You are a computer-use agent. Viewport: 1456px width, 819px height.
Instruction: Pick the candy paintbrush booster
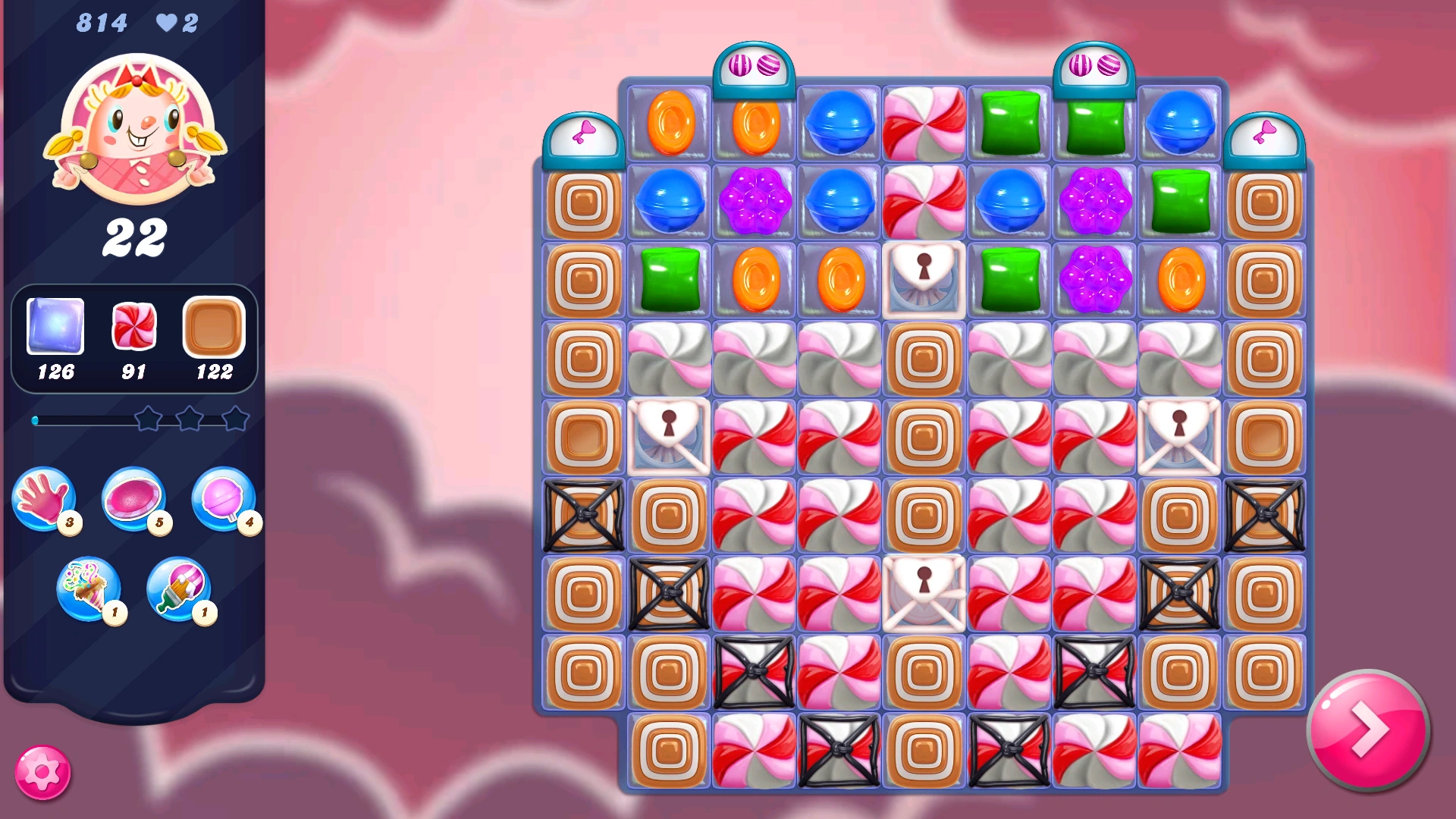[177, 589]
